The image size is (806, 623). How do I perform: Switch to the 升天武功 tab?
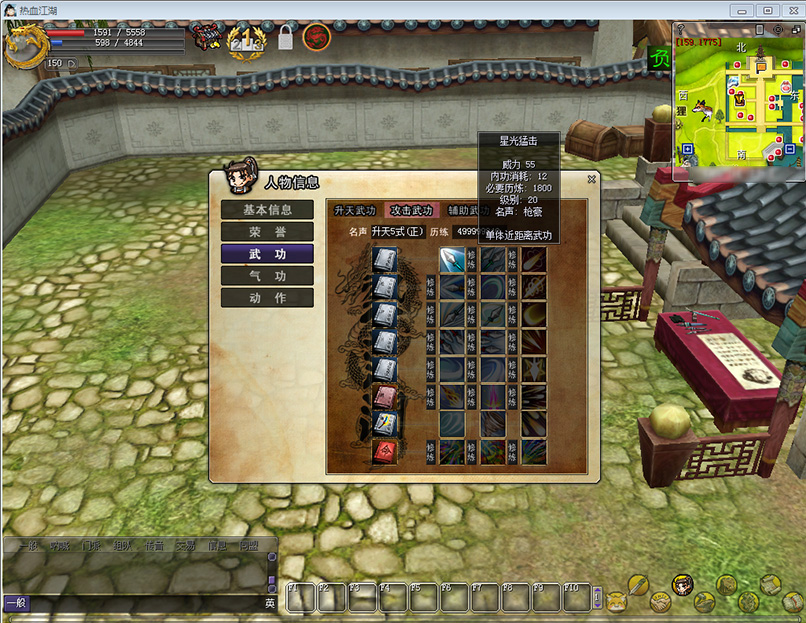(355, 211)
